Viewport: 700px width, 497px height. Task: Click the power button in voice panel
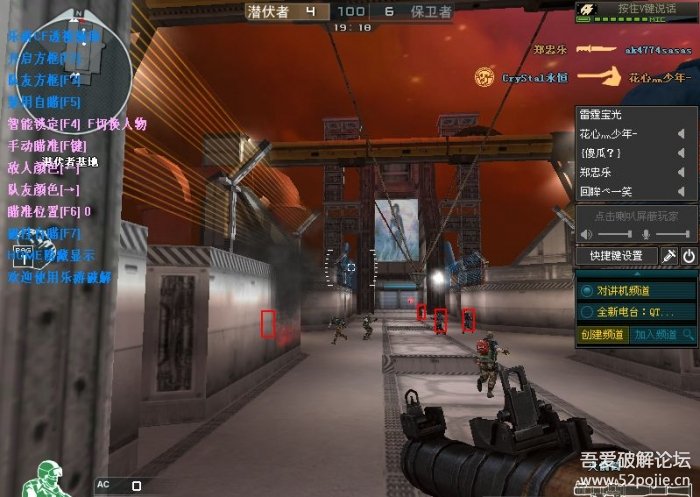(x=689, y=256)
